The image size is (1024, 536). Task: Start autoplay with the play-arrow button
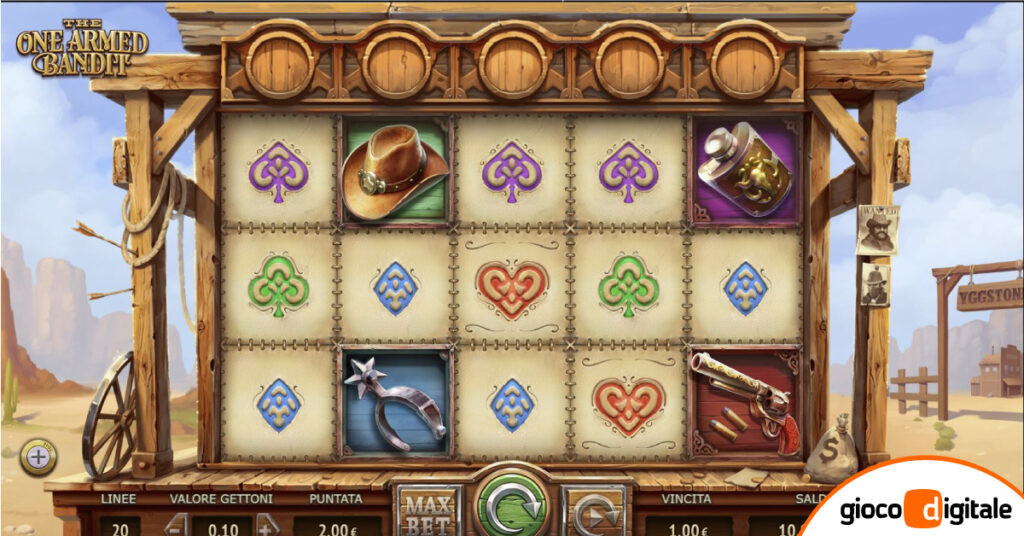tap(594, 511)
